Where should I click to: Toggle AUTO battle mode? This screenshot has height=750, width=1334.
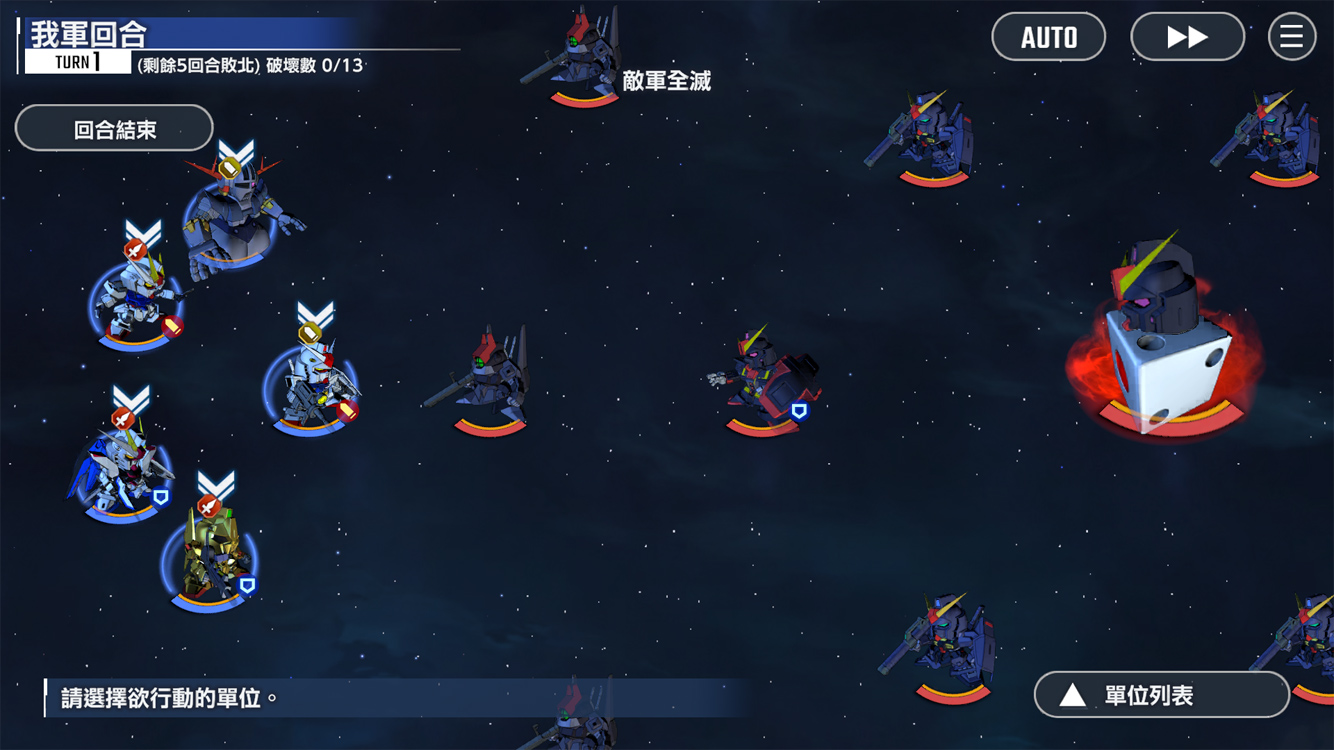1048,37
